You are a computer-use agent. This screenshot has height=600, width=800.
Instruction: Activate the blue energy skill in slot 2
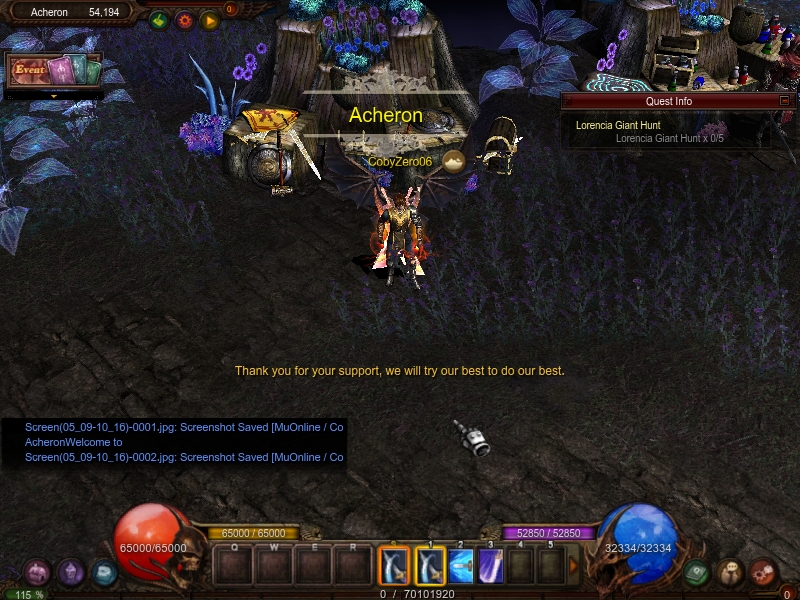coord(461,567)
